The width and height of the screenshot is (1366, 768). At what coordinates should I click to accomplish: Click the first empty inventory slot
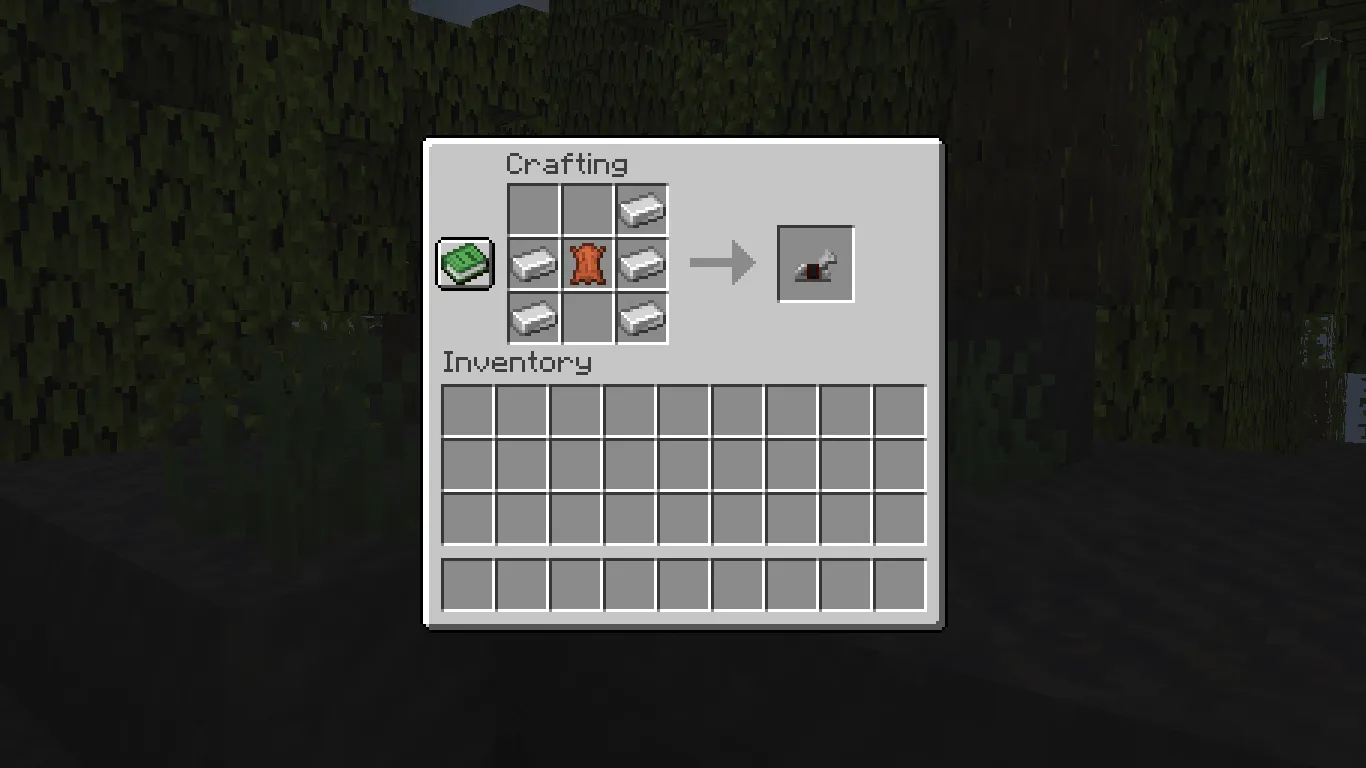tap(465, 408)
